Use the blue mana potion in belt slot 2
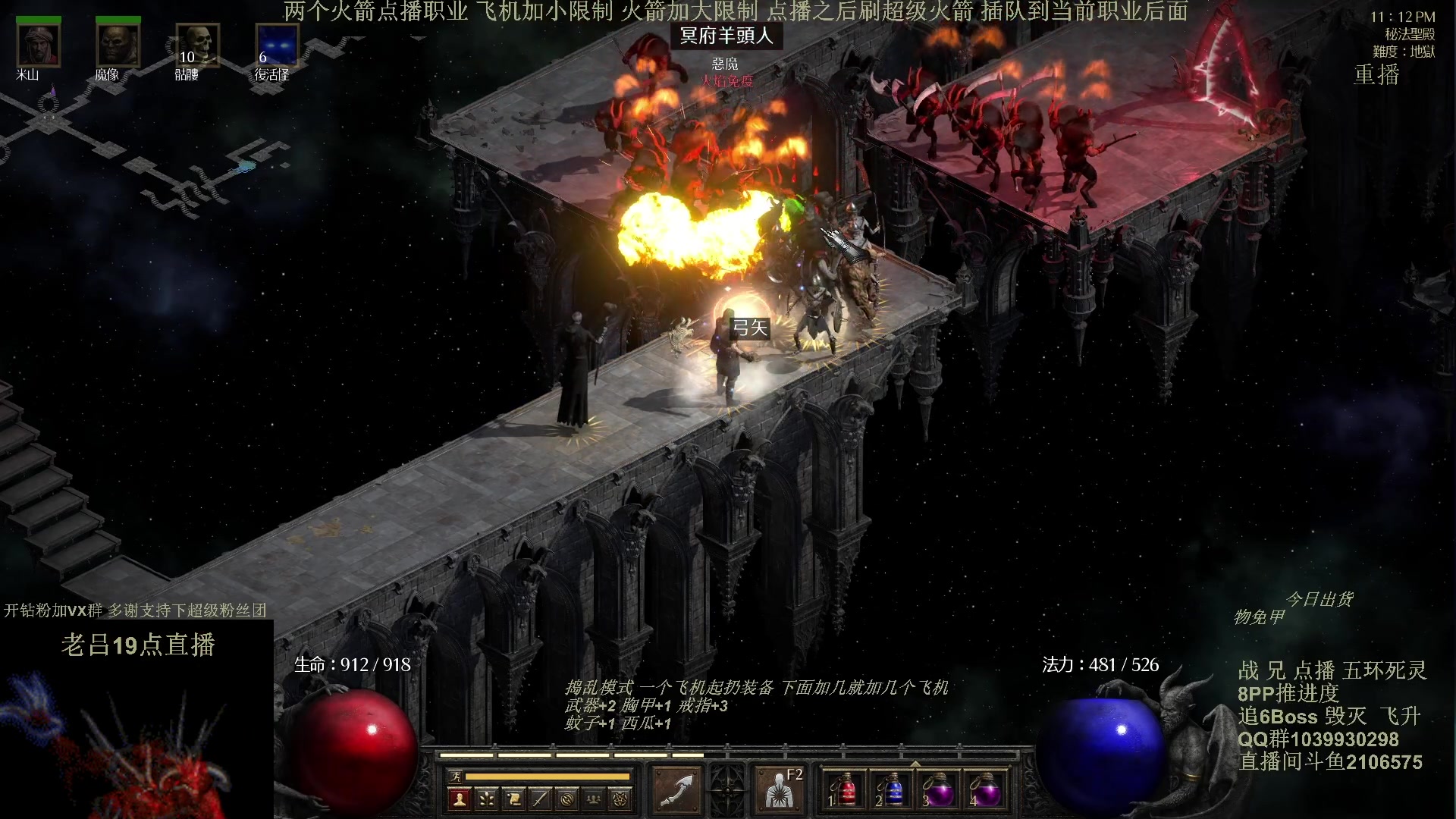This screenshot has width=1456, height=819. [892, 789]
